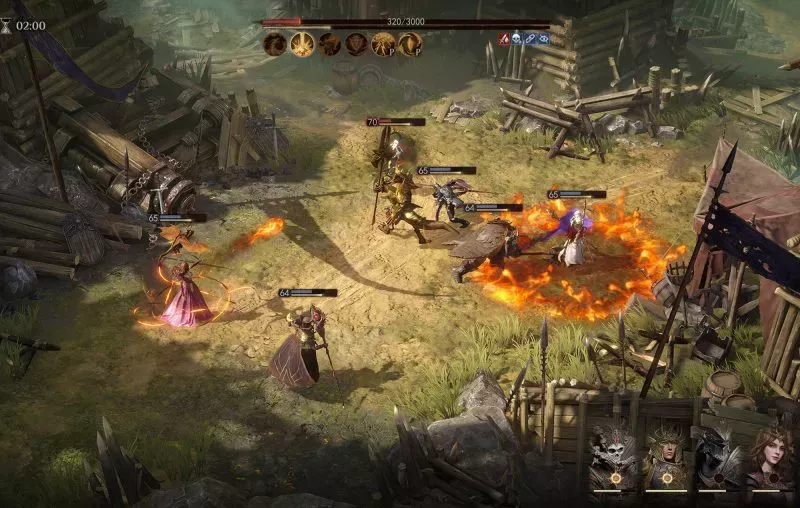Click the skull status icon
Image resolution: width=800 pixels, height=508 pixels.
(x=518, y=39)
